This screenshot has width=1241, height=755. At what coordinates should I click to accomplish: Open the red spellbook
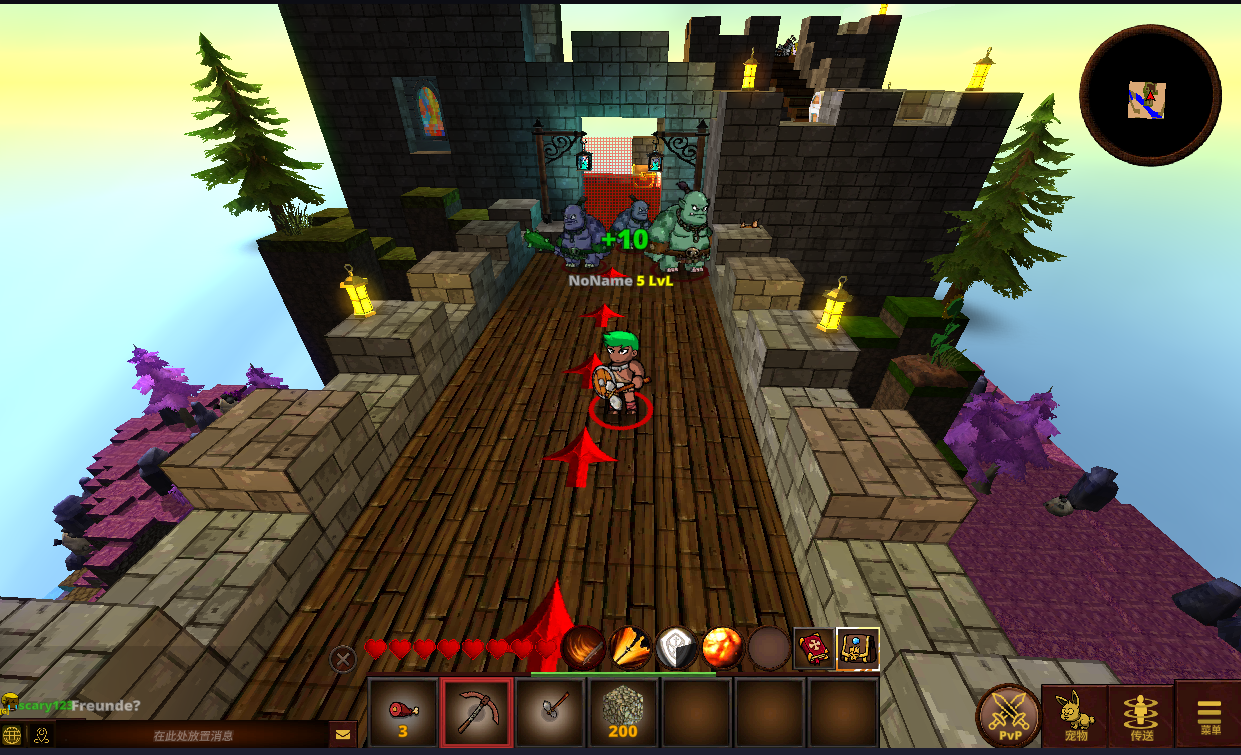pos(814,649)
